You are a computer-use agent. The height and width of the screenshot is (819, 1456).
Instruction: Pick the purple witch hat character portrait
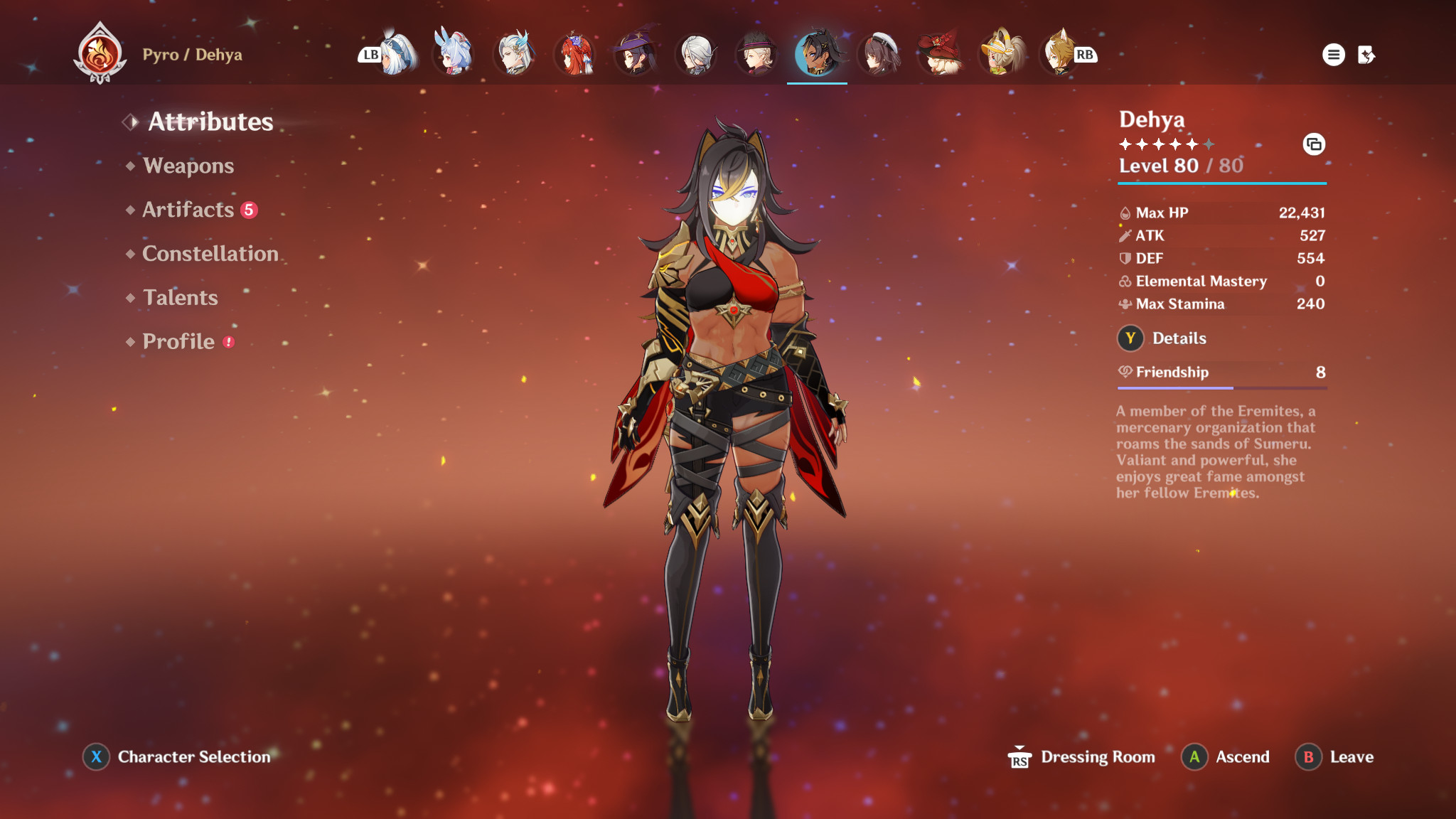pyautogui.click(x=636, y=53)
